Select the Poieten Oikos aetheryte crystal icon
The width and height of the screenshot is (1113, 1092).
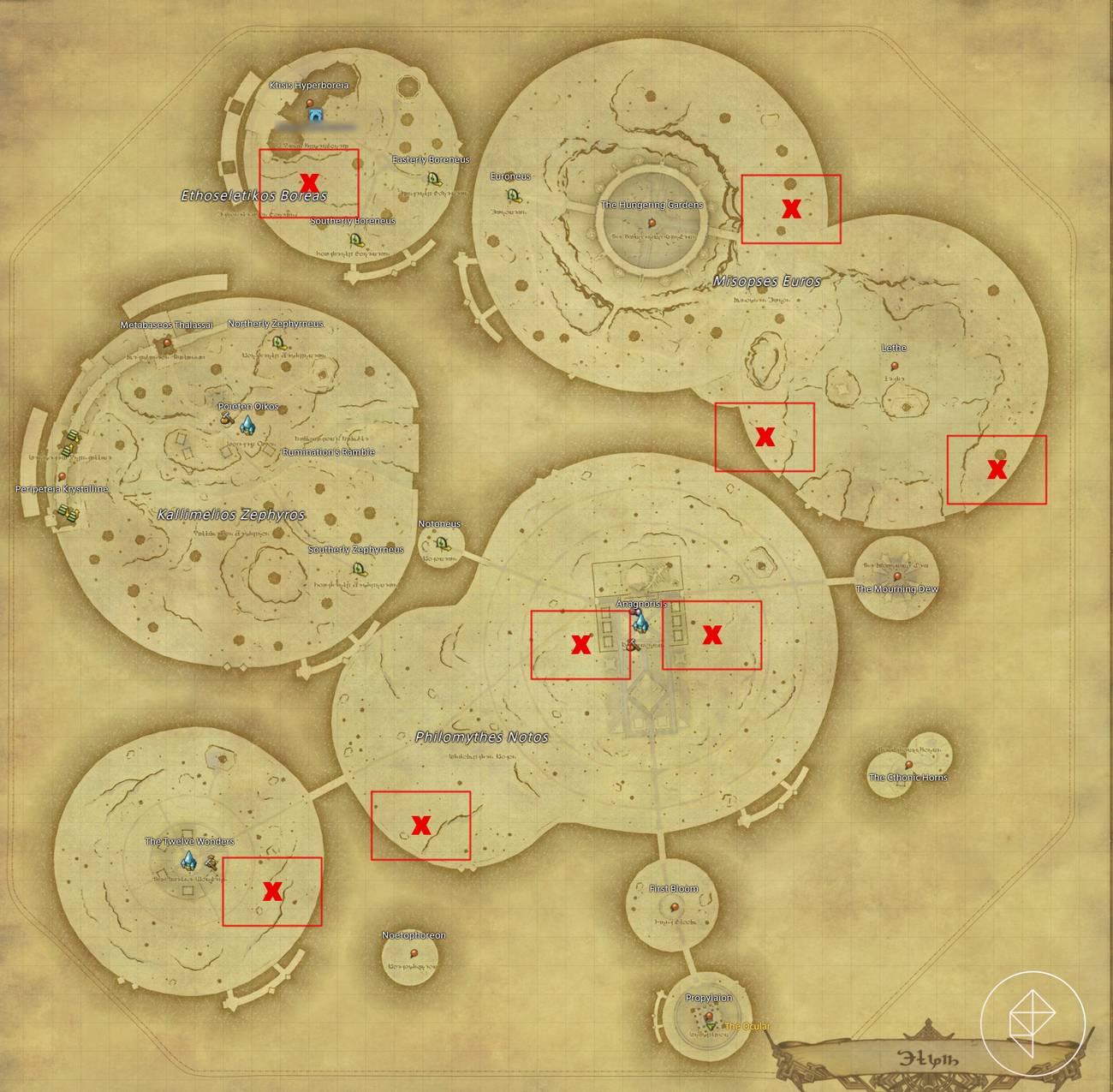[247, 426]
